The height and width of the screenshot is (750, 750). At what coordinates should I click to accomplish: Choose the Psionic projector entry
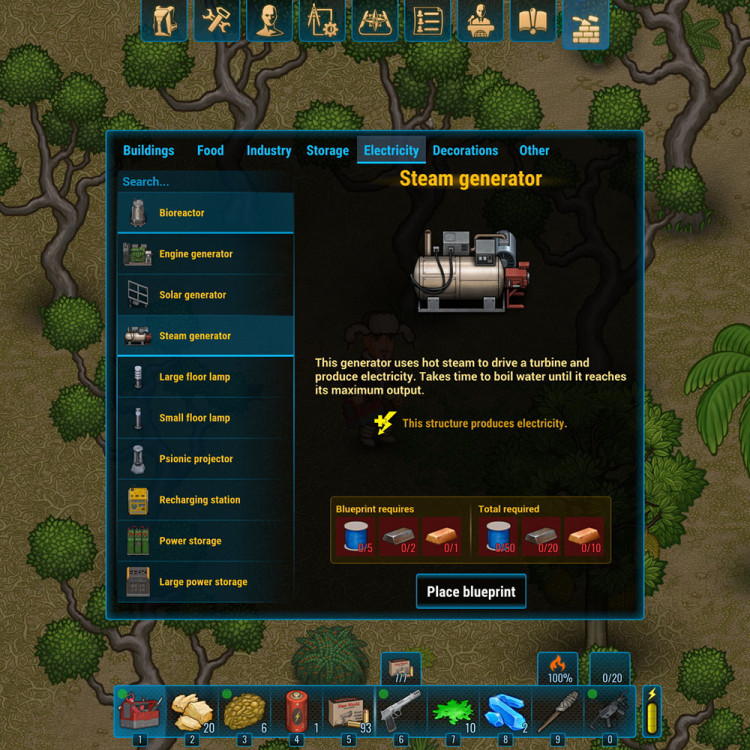[x=205, y=459]
